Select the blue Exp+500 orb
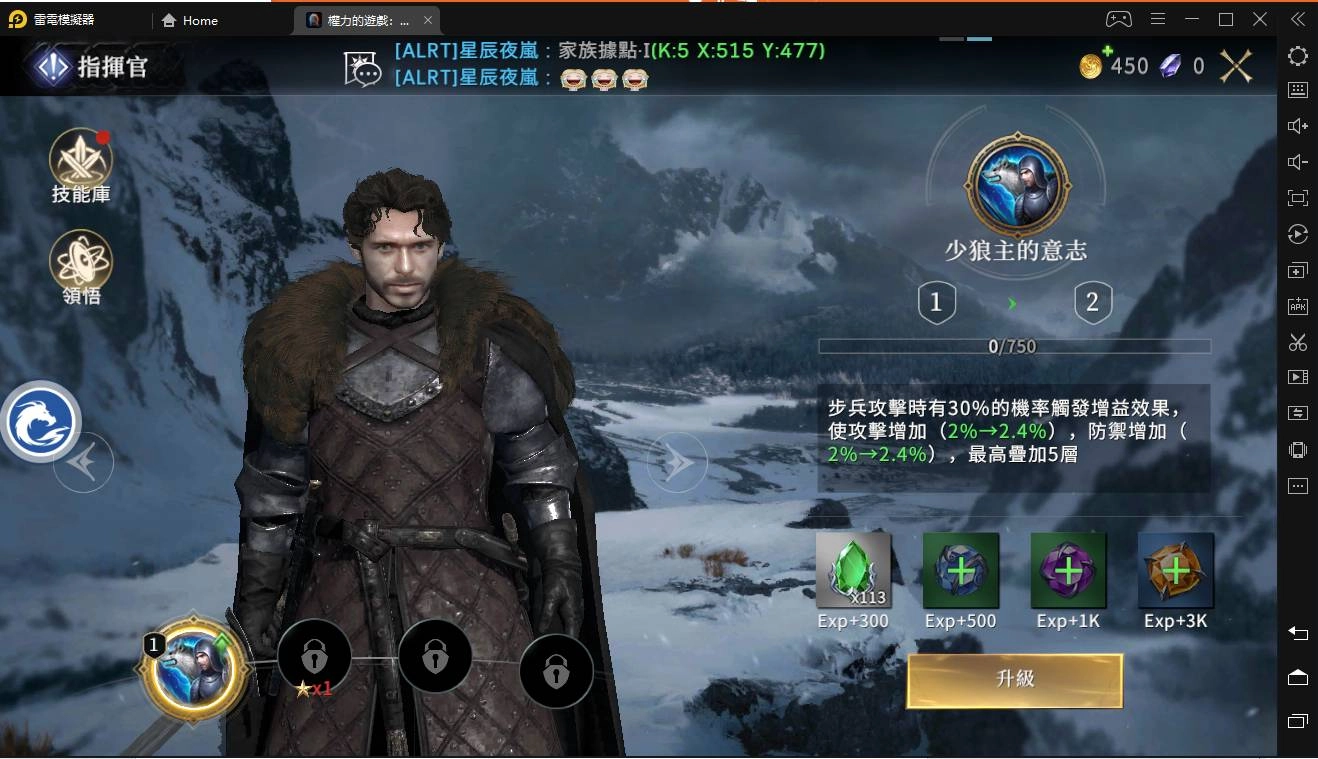The image size is (1318, 759). pyautogui.click(x=961, y=570)
